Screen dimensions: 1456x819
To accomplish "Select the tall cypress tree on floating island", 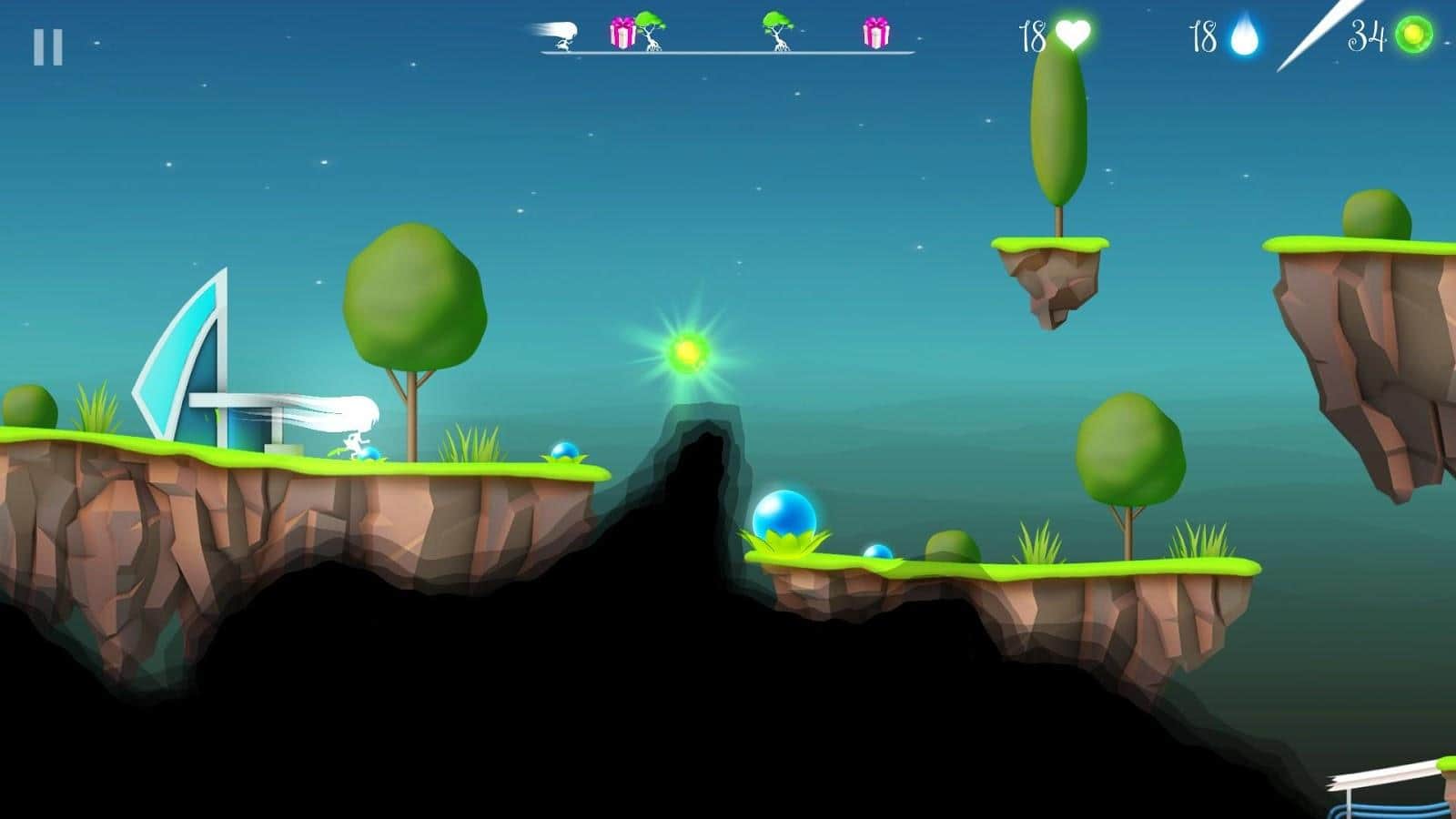I will pyautogui.click(x=1057, y=127).
